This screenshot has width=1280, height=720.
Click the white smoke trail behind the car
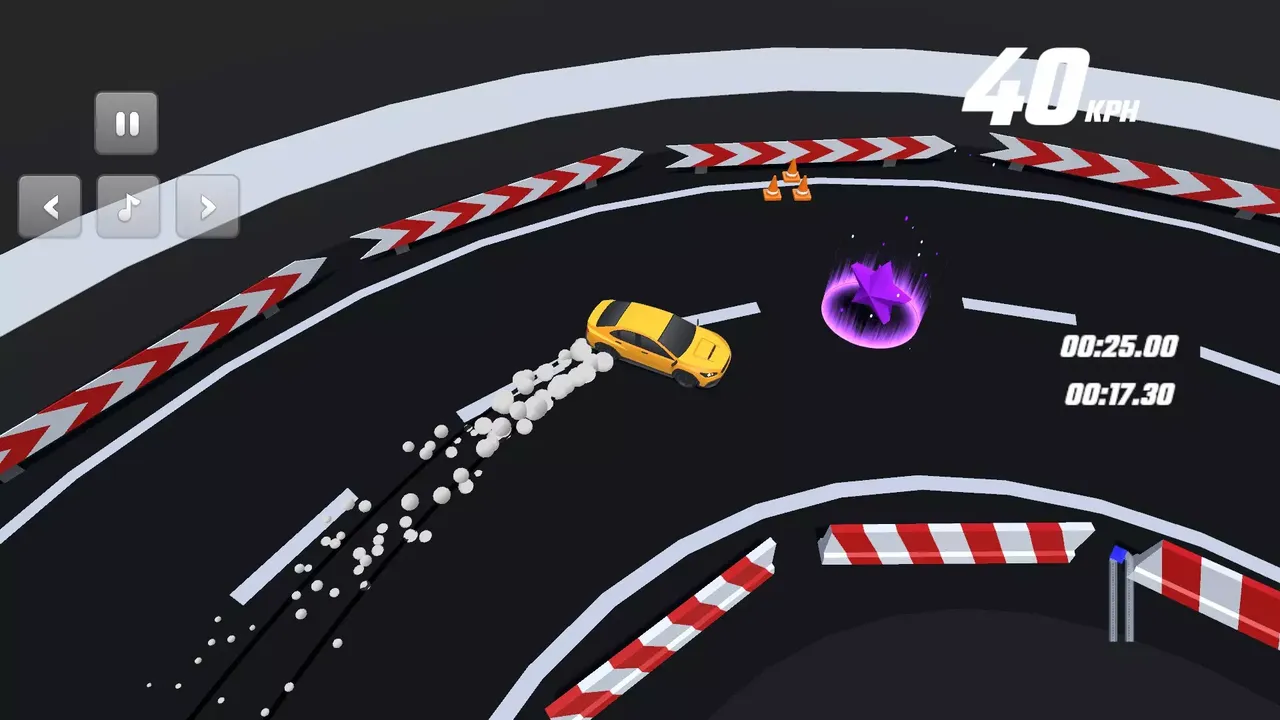pyautogui.click(x=520, y=400)
